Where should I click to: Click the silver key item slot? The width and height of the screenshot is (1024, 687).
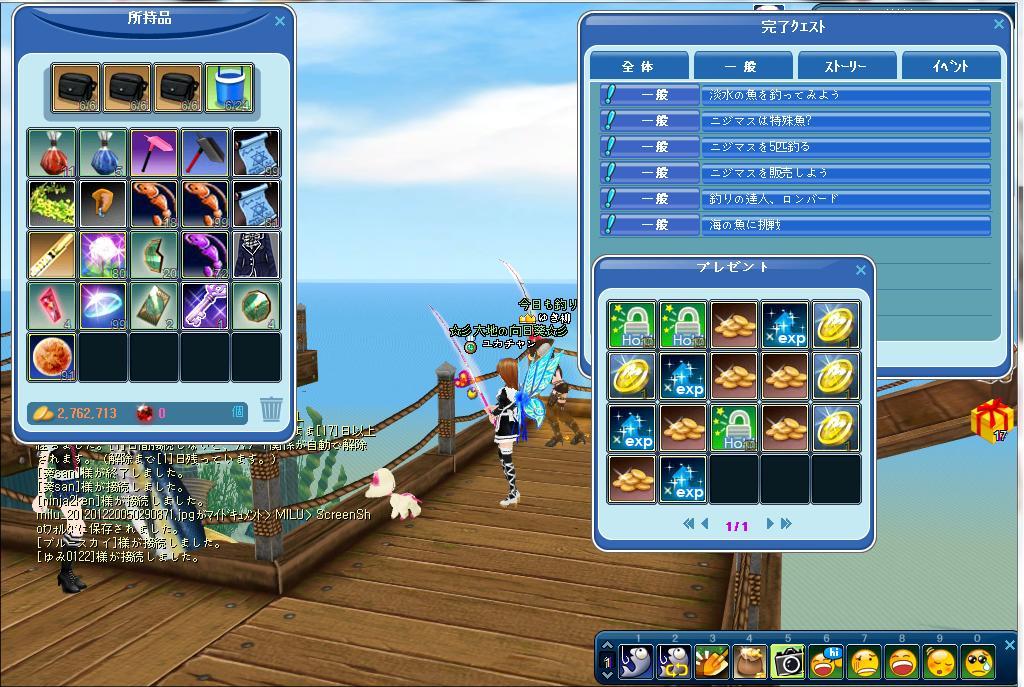point(205,306)
